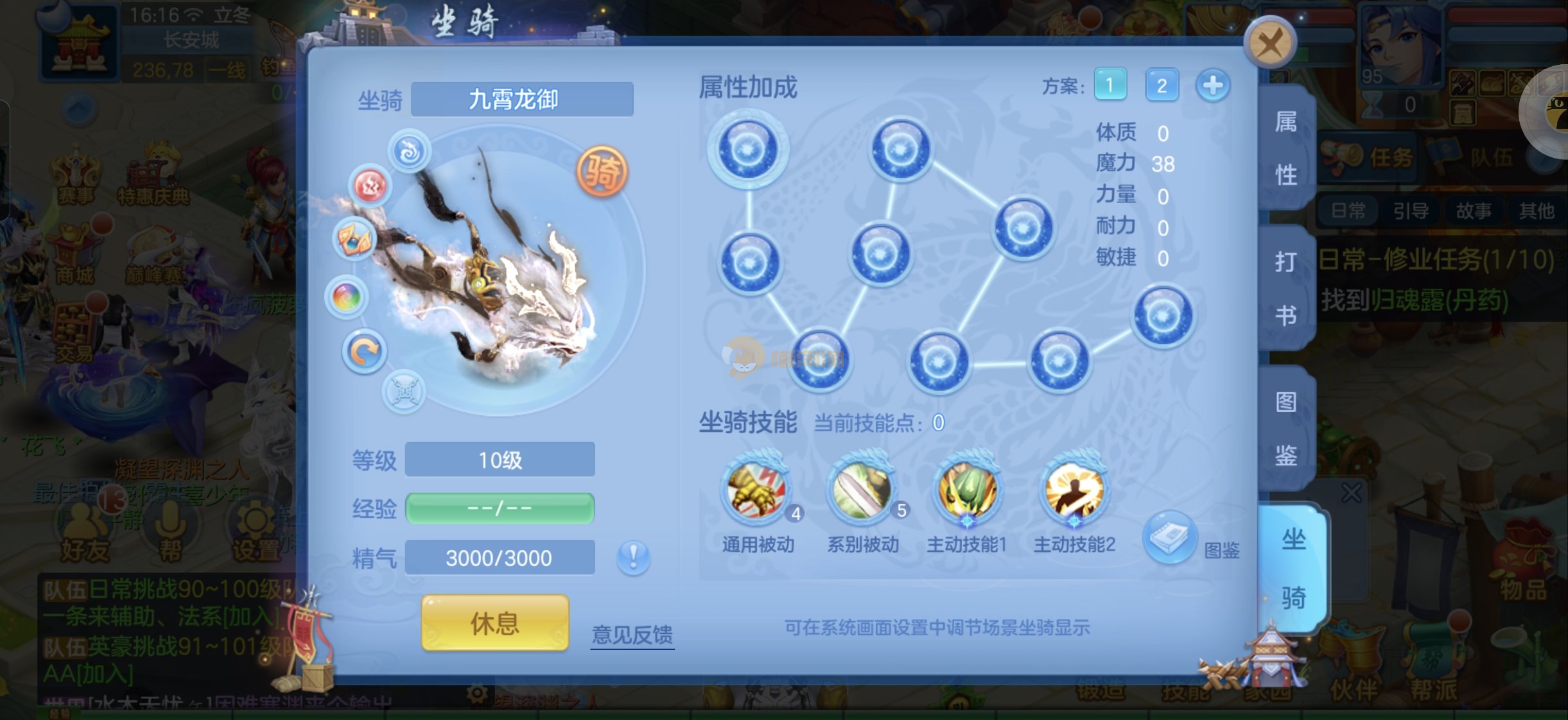Choose the 主动技能2 skill icon

pyautogui.click(x=1074, y=492)
